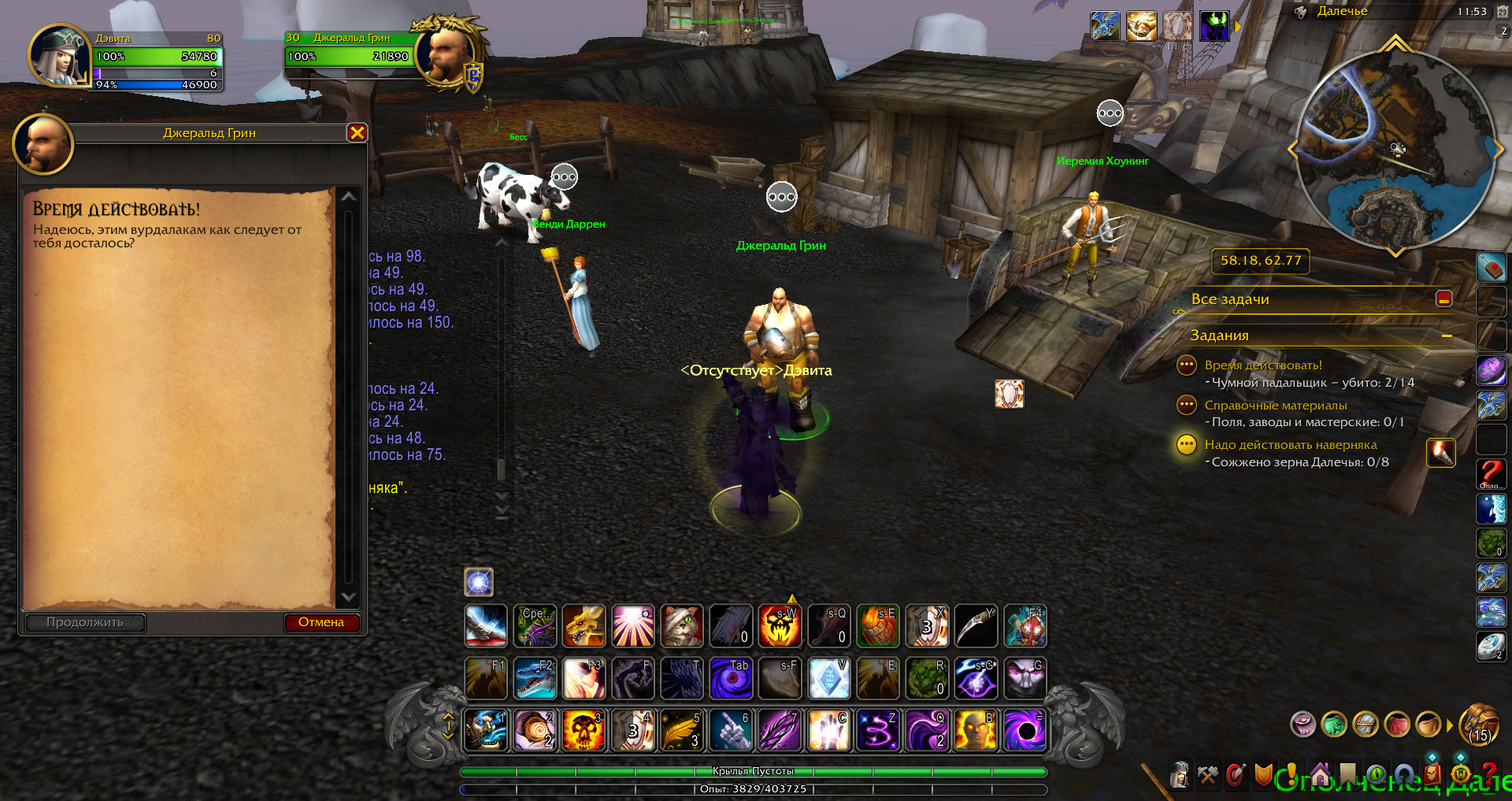Image resolution: width=1512 pixels, height=801 pixels.
Task: Click the circular minimap
Action: pos(1394,150)
